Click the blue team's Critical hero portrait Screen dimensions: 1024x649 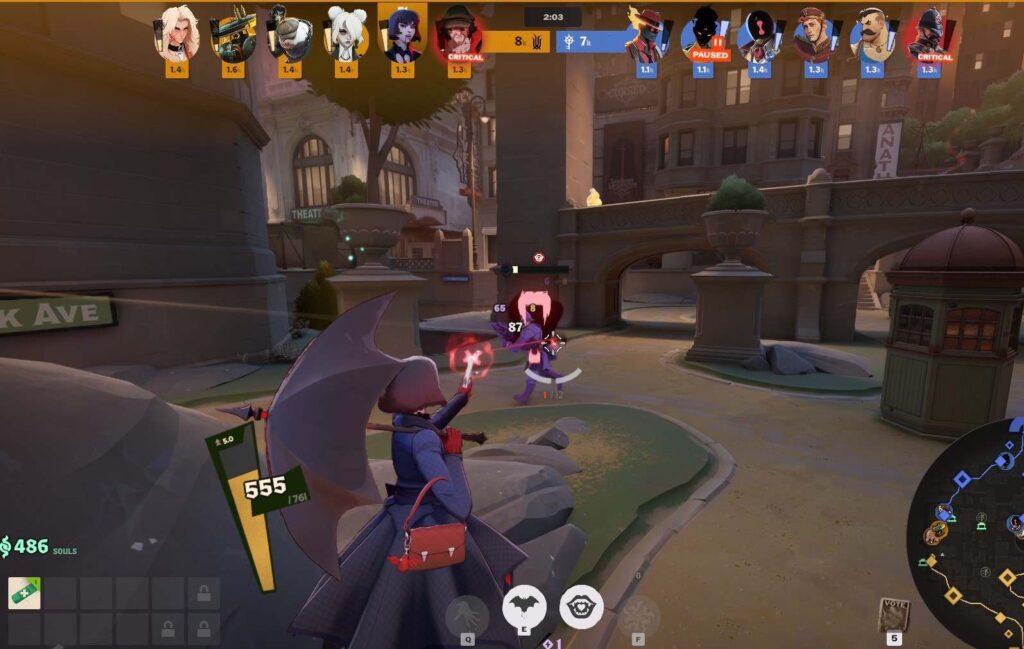point(929,36)
